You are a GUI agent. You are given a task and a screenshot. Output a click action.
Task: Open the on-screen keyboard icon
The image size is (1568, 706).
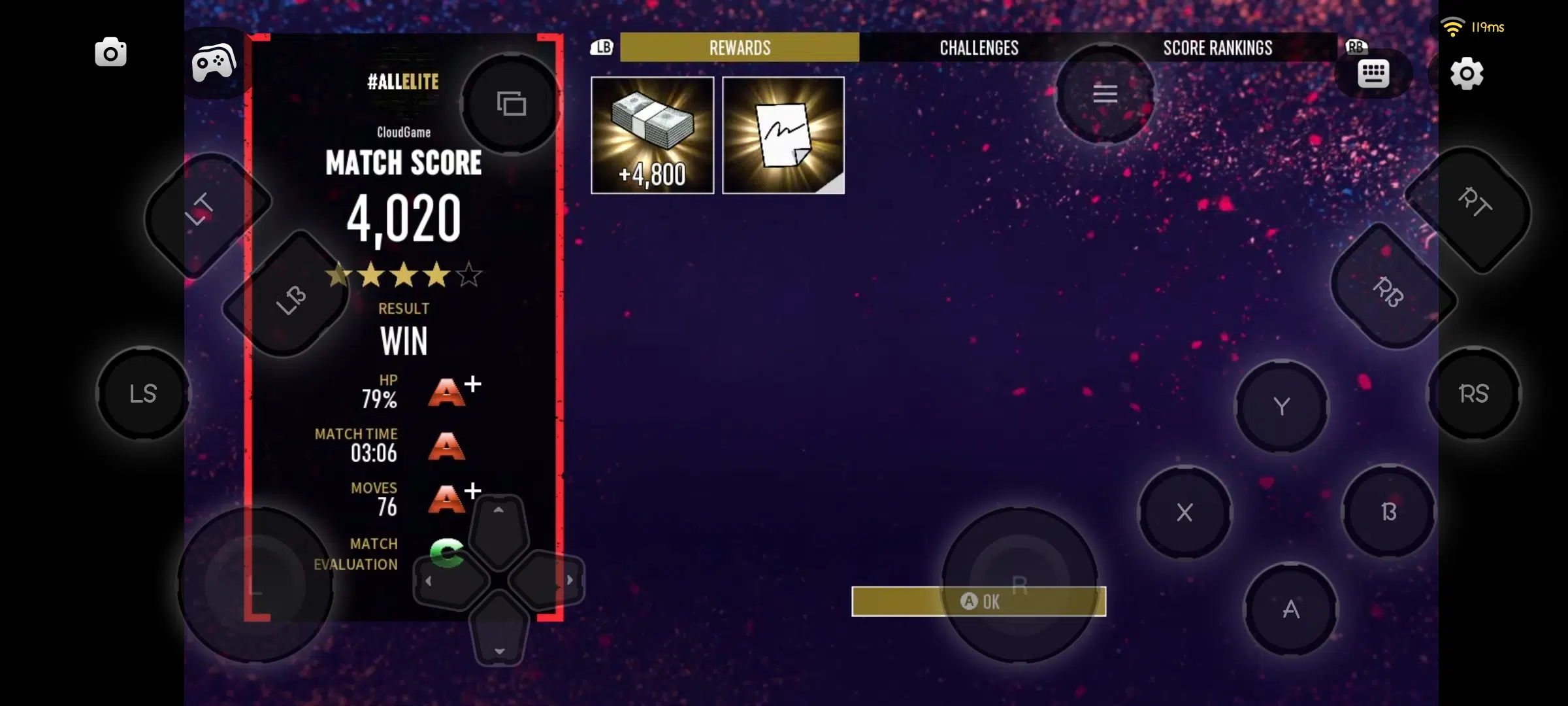click(x=1374, y=73)
